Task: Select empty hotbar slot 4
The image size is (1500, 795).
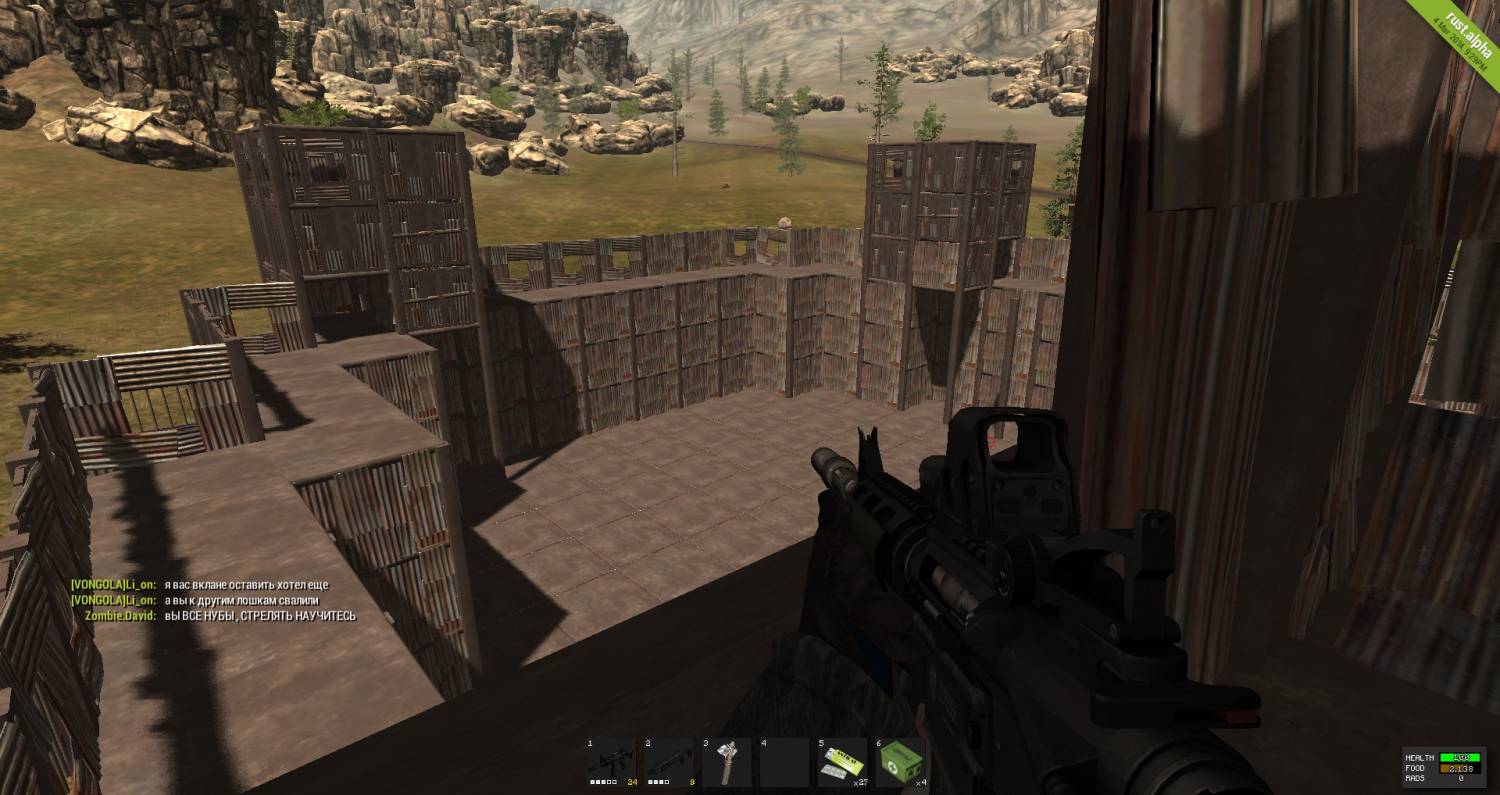Action: pos(785,763)
